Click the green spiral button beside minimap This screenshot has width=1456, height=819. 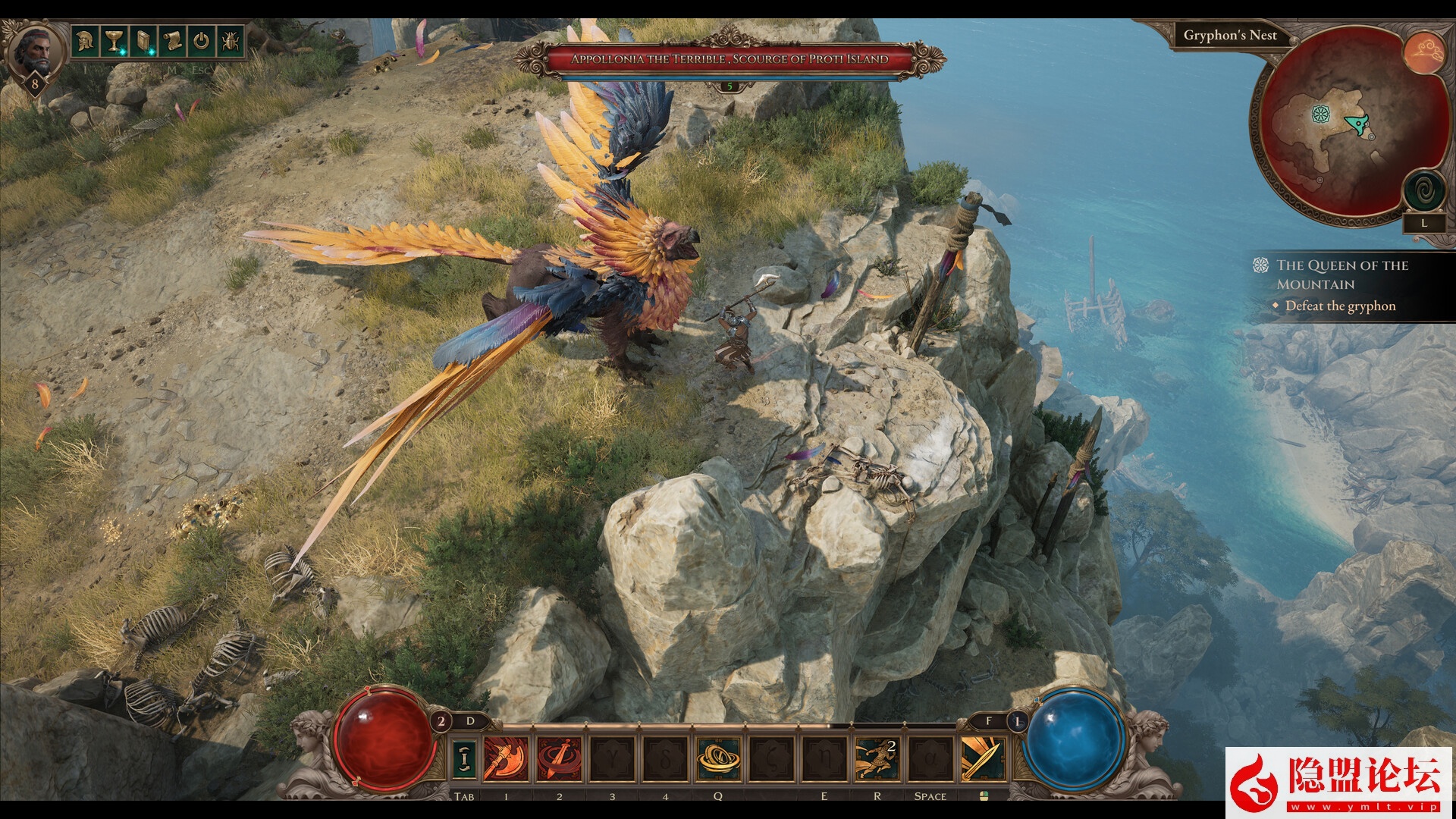pos(1423,190)
